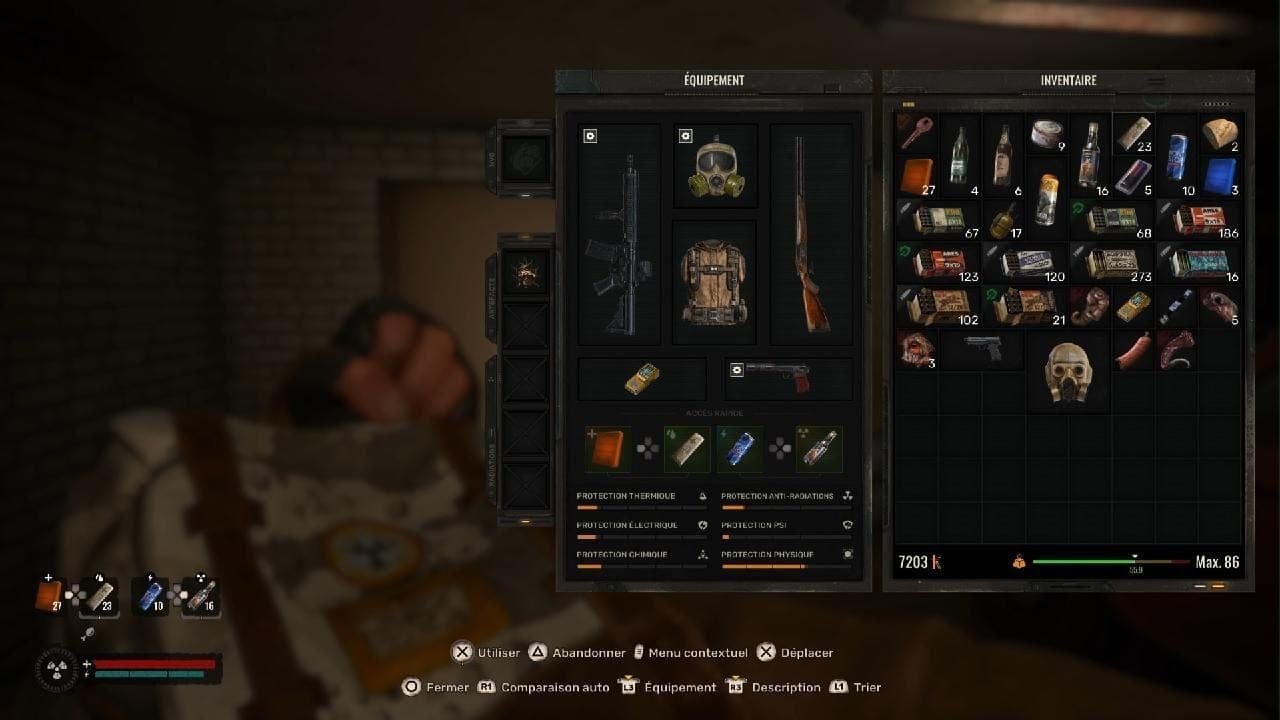Choose the bread loaf in inventory

1220,134
